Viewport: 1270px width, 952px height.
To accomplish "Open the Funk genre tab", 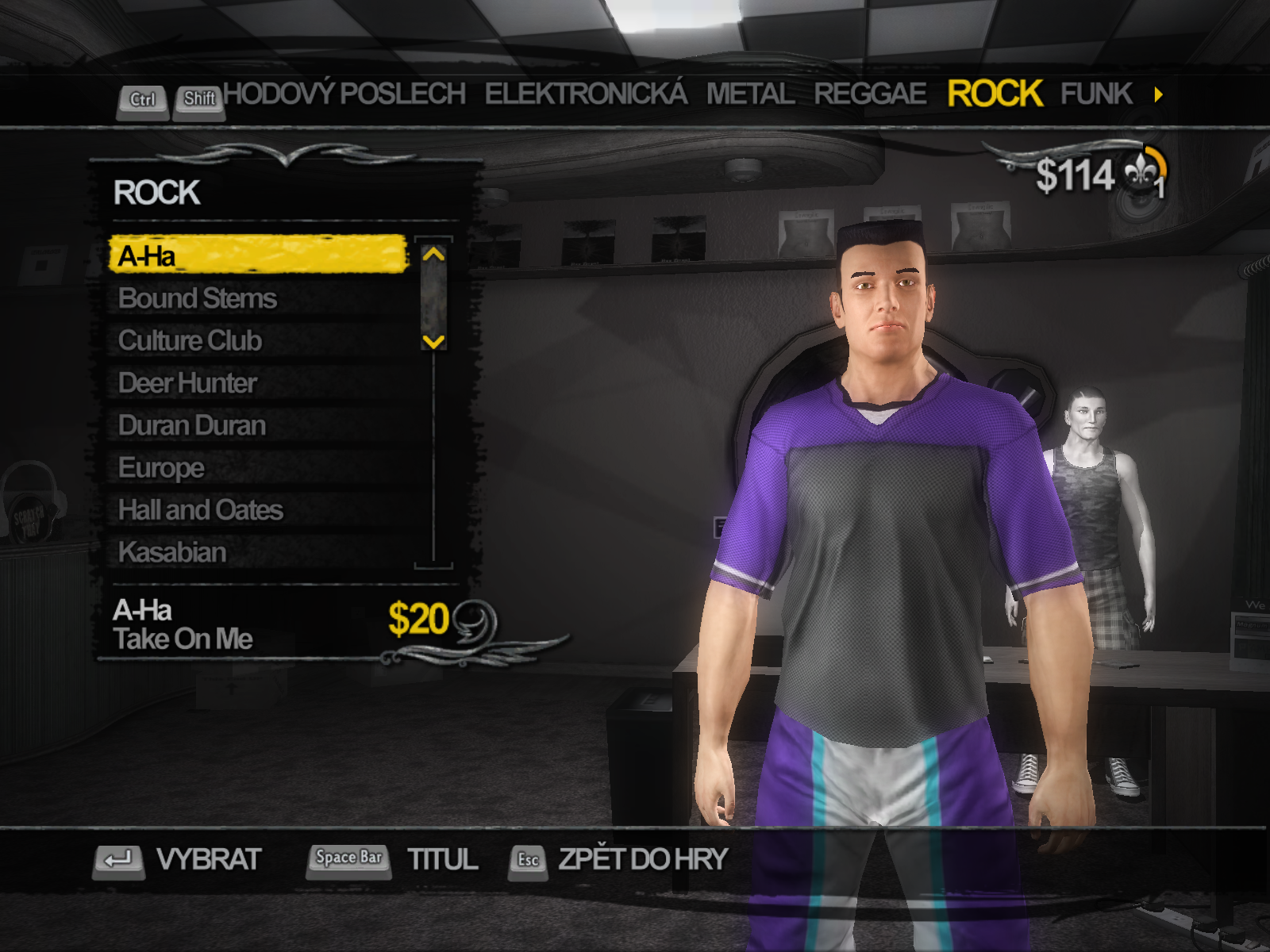I will click(x=1096, y=94).
